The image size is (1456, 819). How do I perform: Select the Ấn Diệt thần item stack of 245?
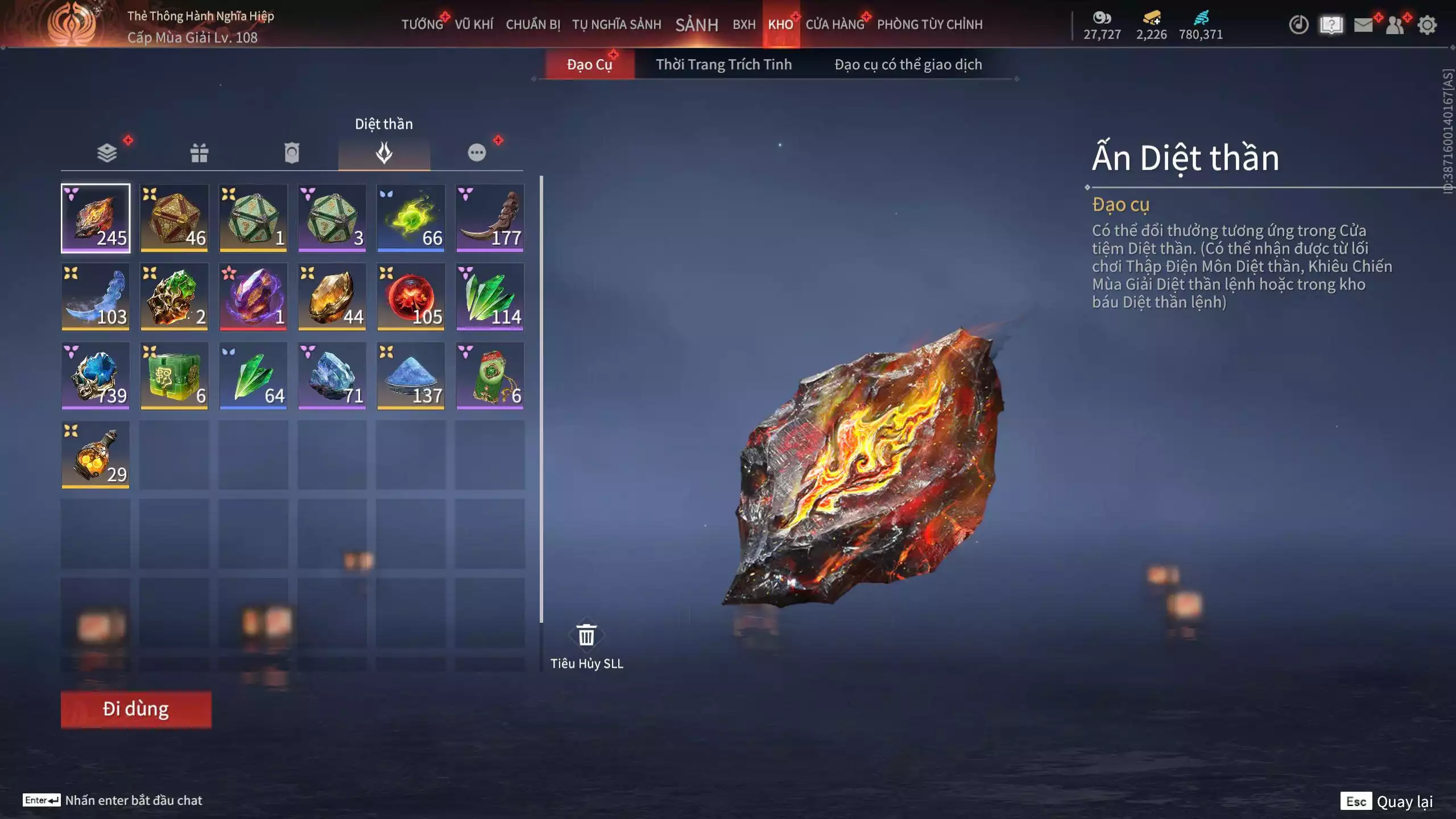[95, 219]
